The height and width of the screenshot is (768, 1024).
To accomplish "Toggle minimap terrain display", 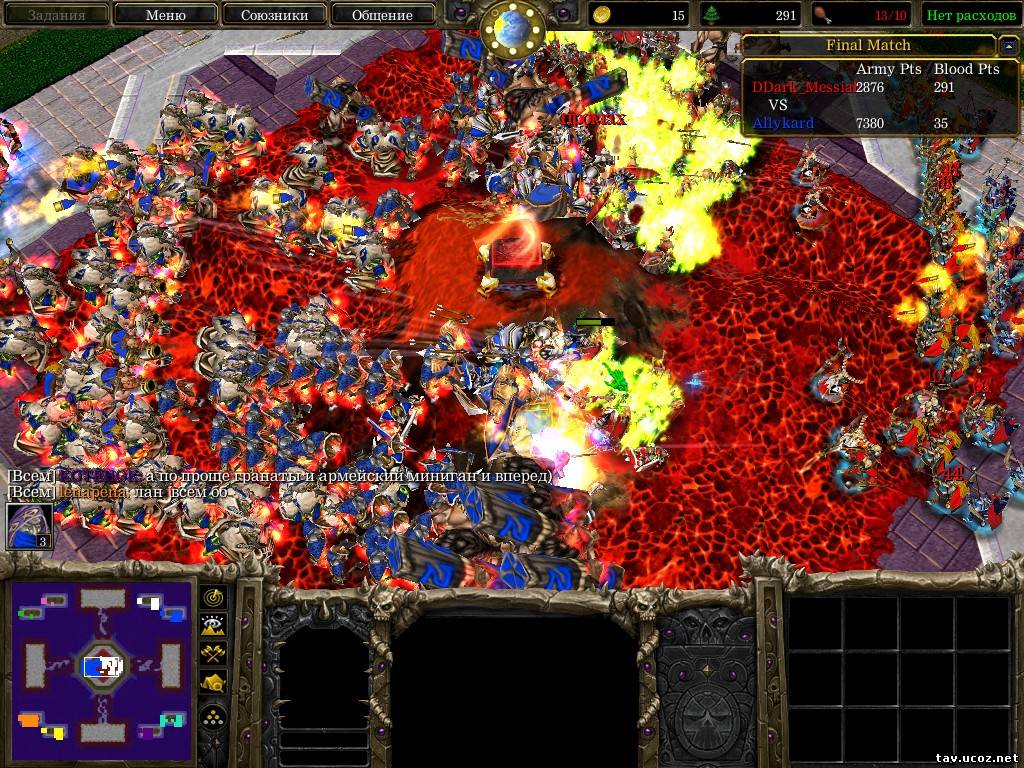I will click(214, 625).
